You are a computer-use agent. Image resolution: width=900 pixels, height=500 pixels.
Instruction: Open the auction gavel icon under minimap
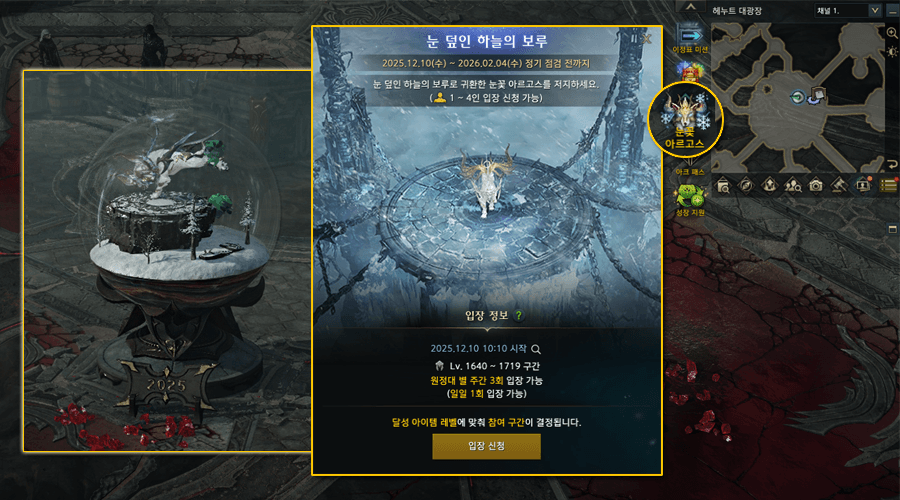pyautogui.click(x=840, y=185)
